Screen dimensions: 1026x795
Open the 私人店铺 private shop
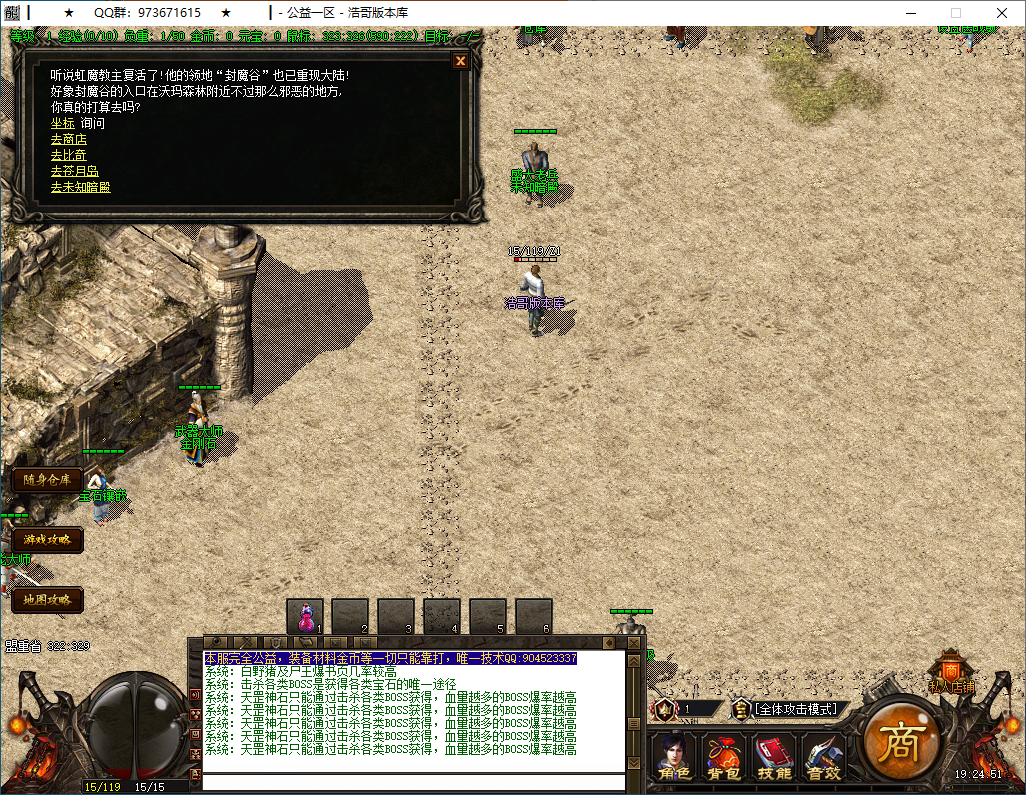(x=950, y=672)
